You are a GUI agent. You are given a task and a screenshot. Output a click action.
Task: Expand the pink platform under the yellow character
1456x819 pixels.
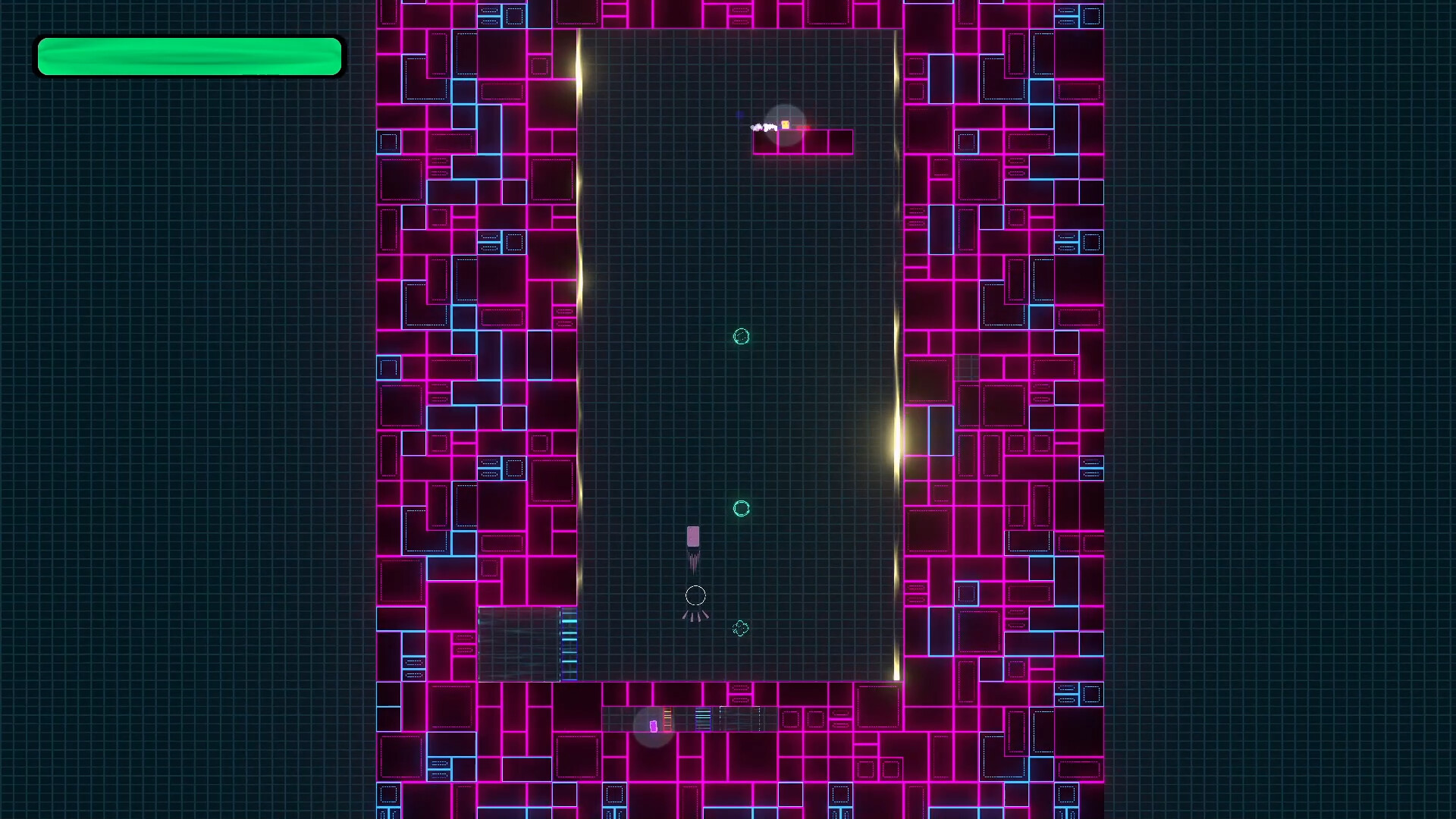pyautogui.click(x=802, y=141)
